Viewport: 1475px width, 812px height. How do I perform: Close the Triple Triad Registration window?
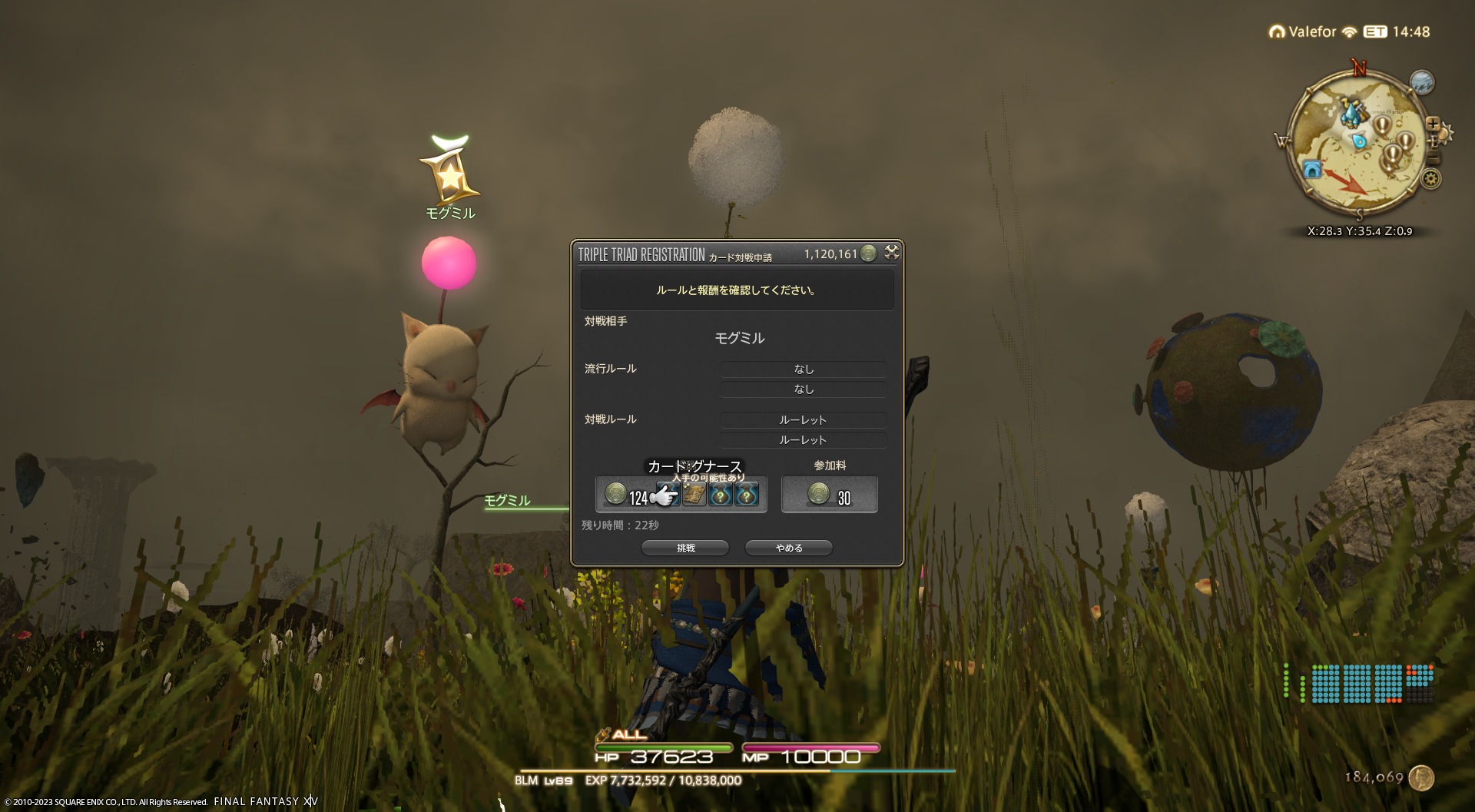point(891,252)
